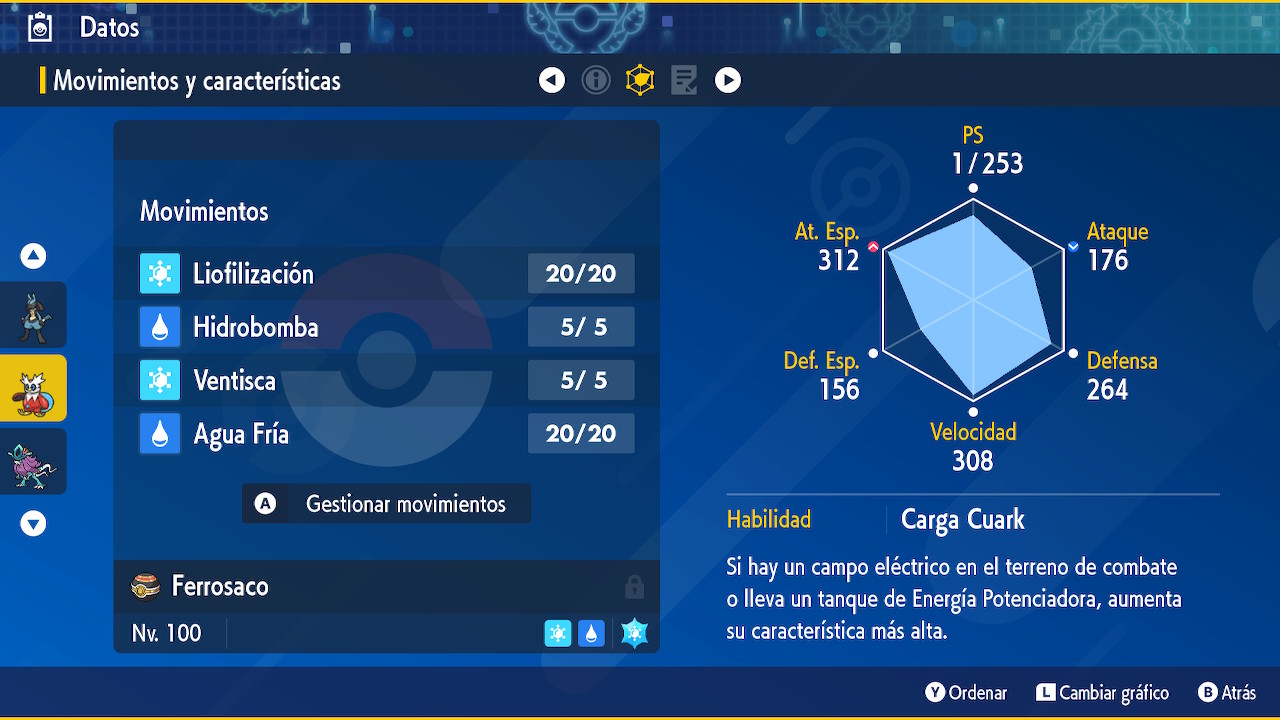Go back with Atrás
The height and width of the screenshot is (720, 1280).
coord(1227,693)
